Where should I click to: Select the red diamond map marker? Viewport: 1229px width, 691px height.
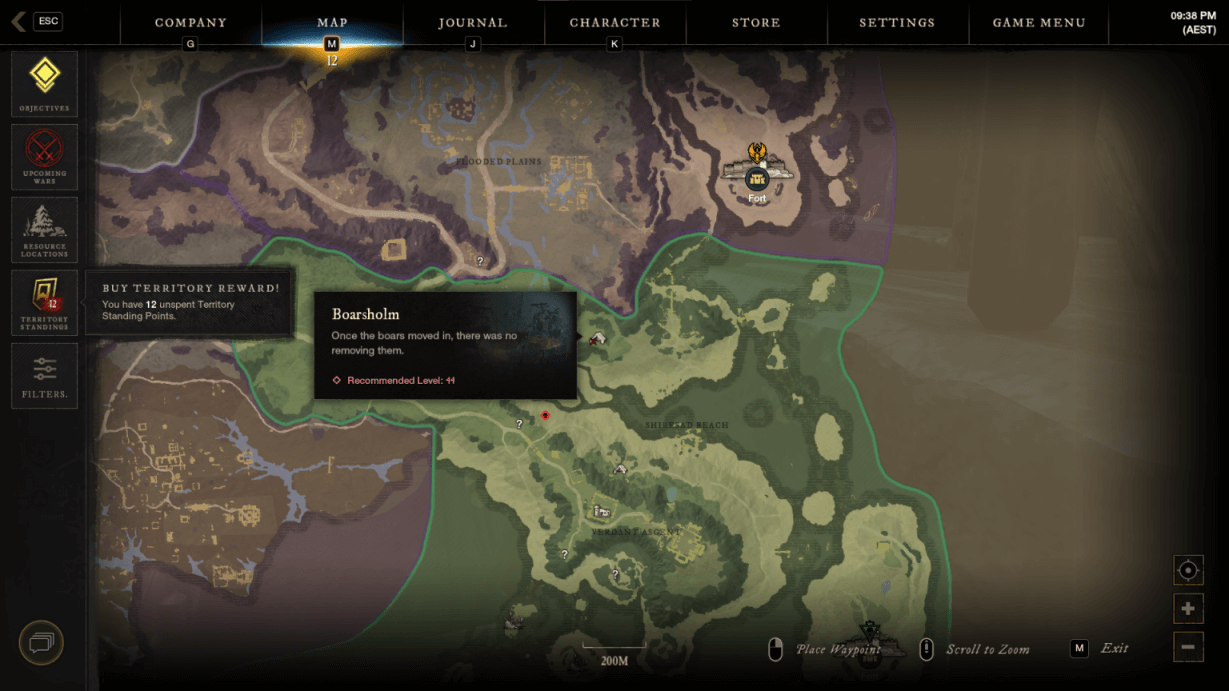[545, 415]
